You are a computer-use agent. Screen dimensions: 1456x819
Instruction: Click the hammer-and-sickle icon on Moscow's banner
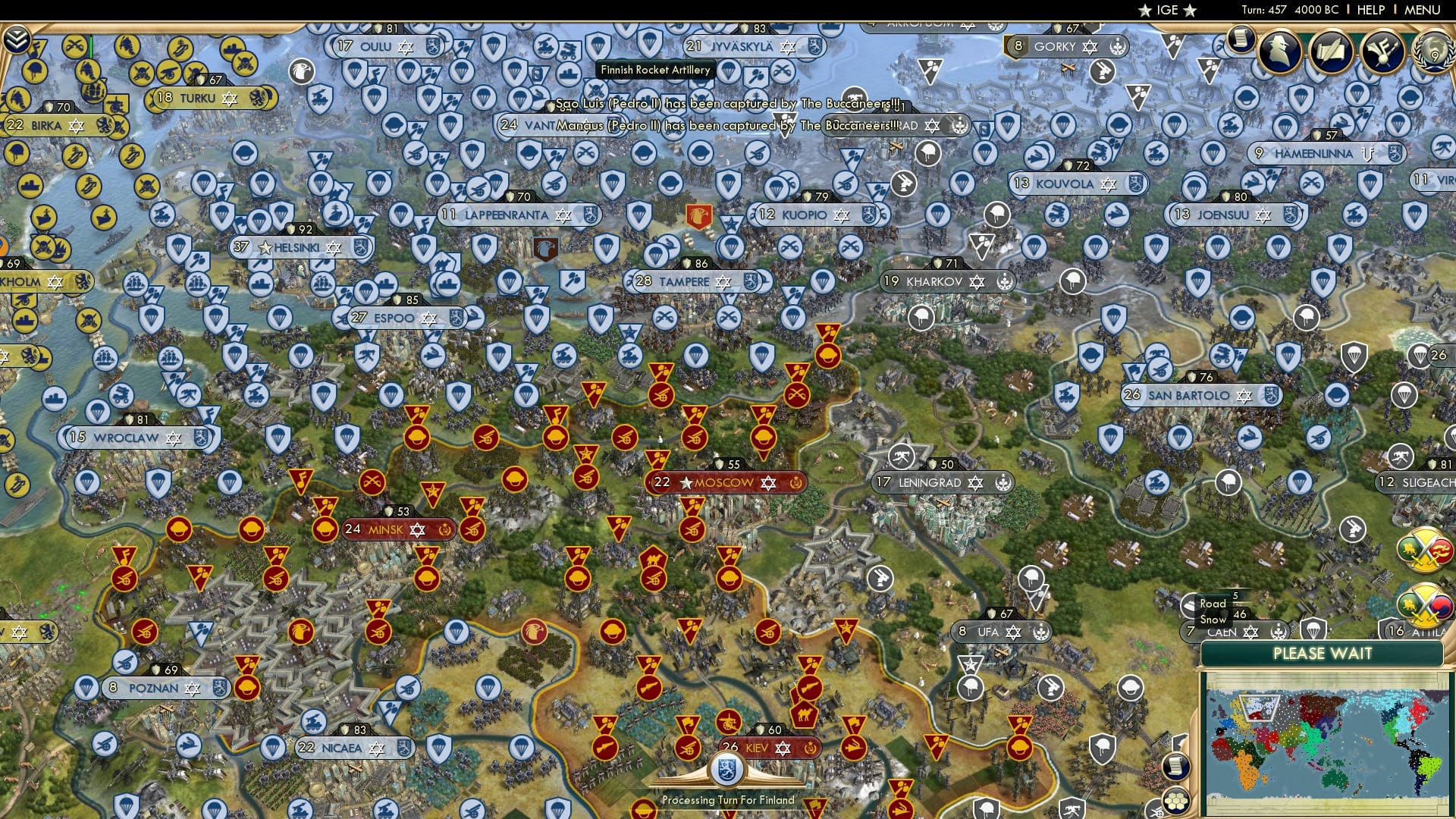coord(795,483)
